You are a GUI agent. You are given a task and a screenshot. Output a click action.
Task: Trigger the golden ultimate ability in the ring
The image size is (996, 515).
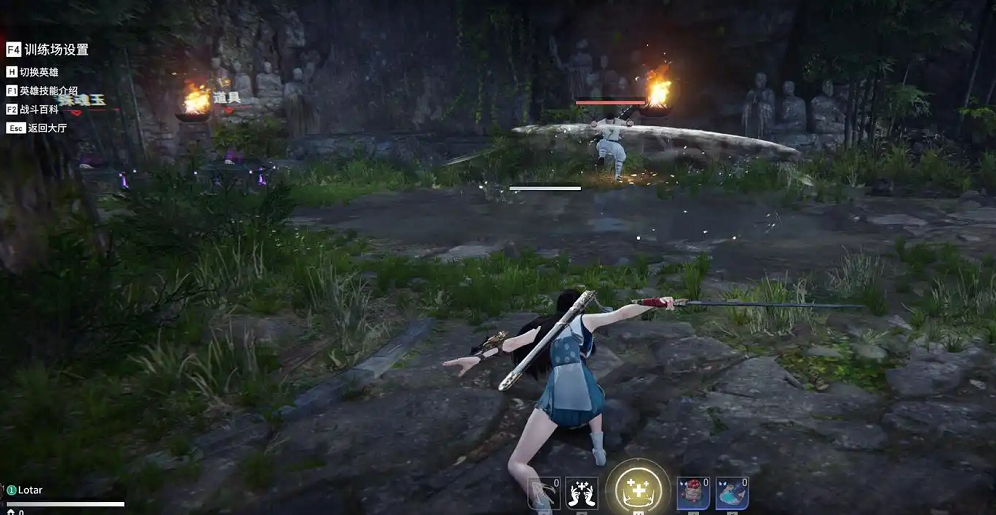pos(637,489)
